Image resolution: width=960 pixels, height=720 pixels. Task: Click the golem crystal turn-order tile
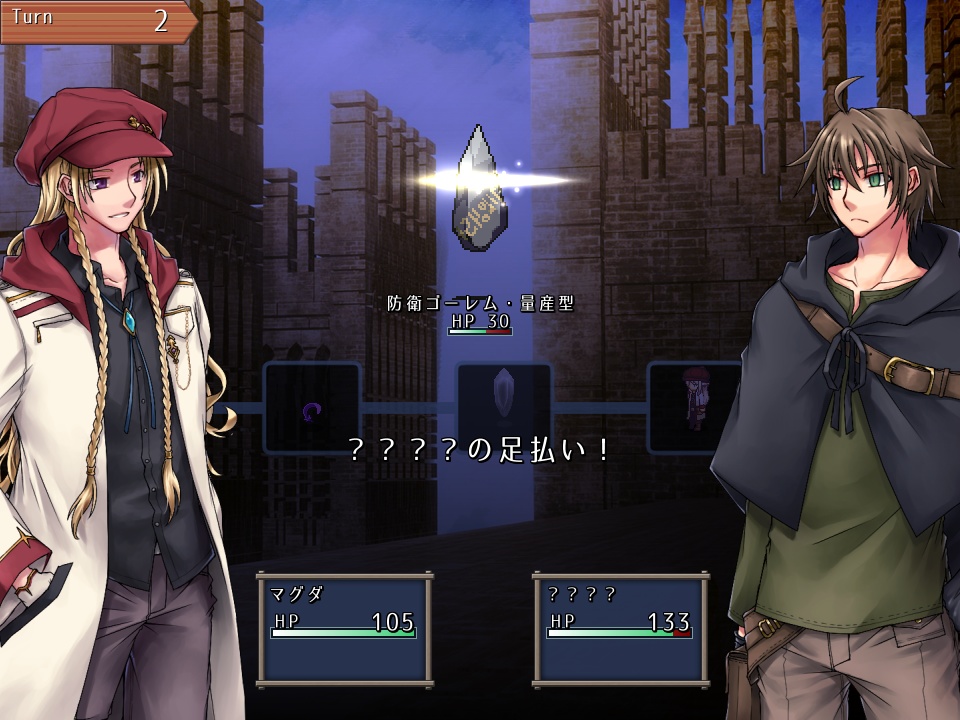(x=504, y=407)
